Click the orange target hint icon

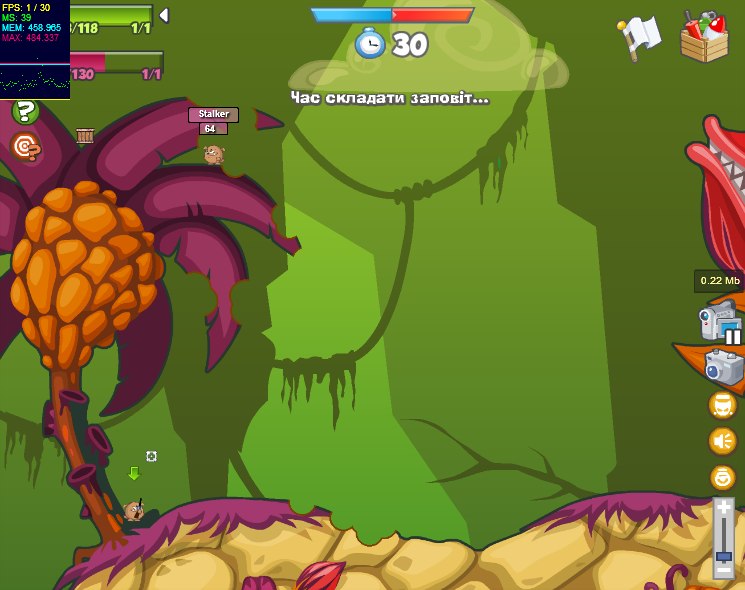click(x=25, y=147)
